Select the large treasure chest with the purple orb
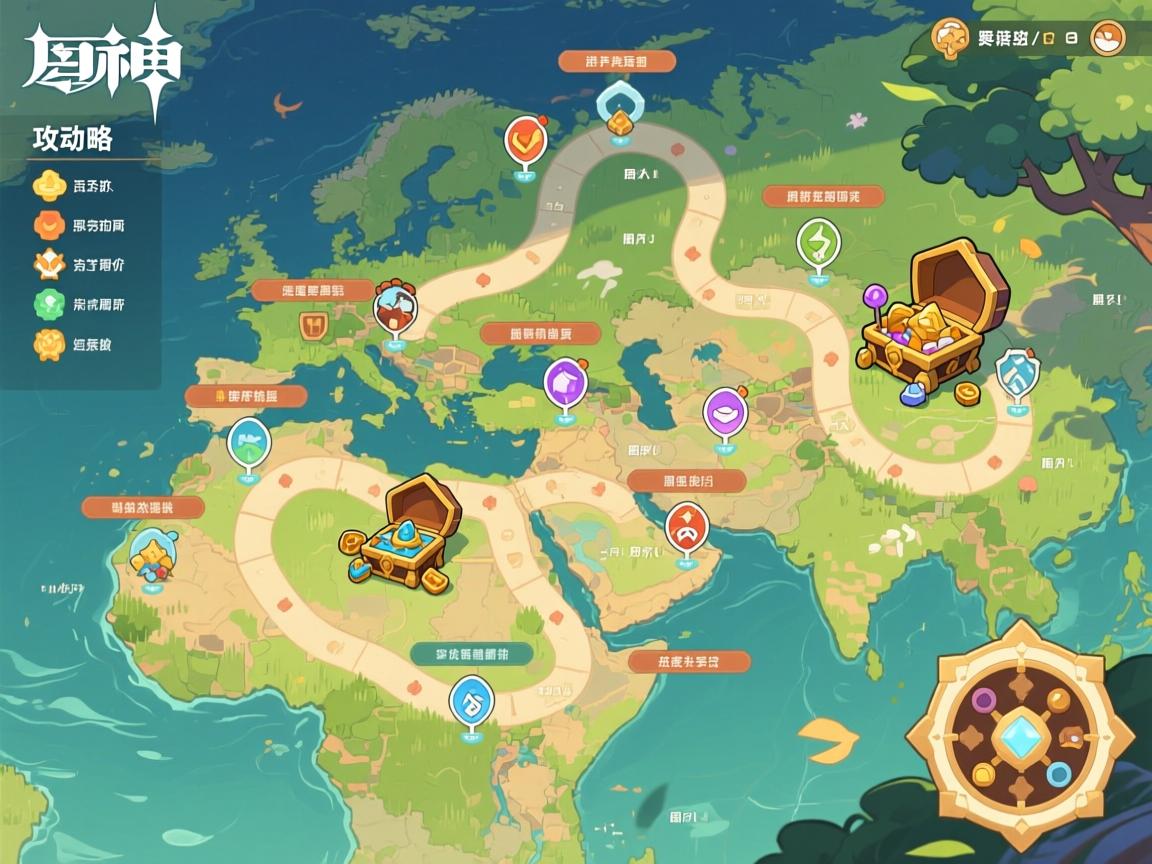The height and width of the screenshot is (864, 1152). point(932,318)
